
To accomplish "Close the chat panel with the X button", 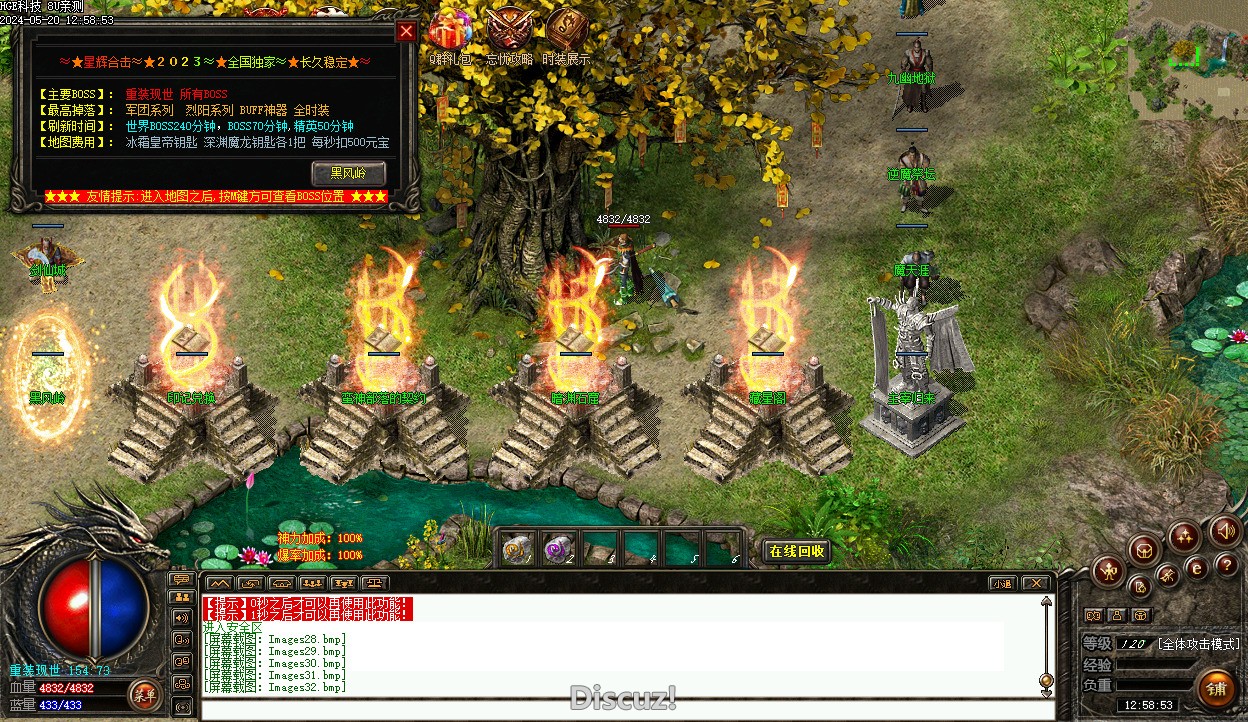I will [x=1035, y=583].
